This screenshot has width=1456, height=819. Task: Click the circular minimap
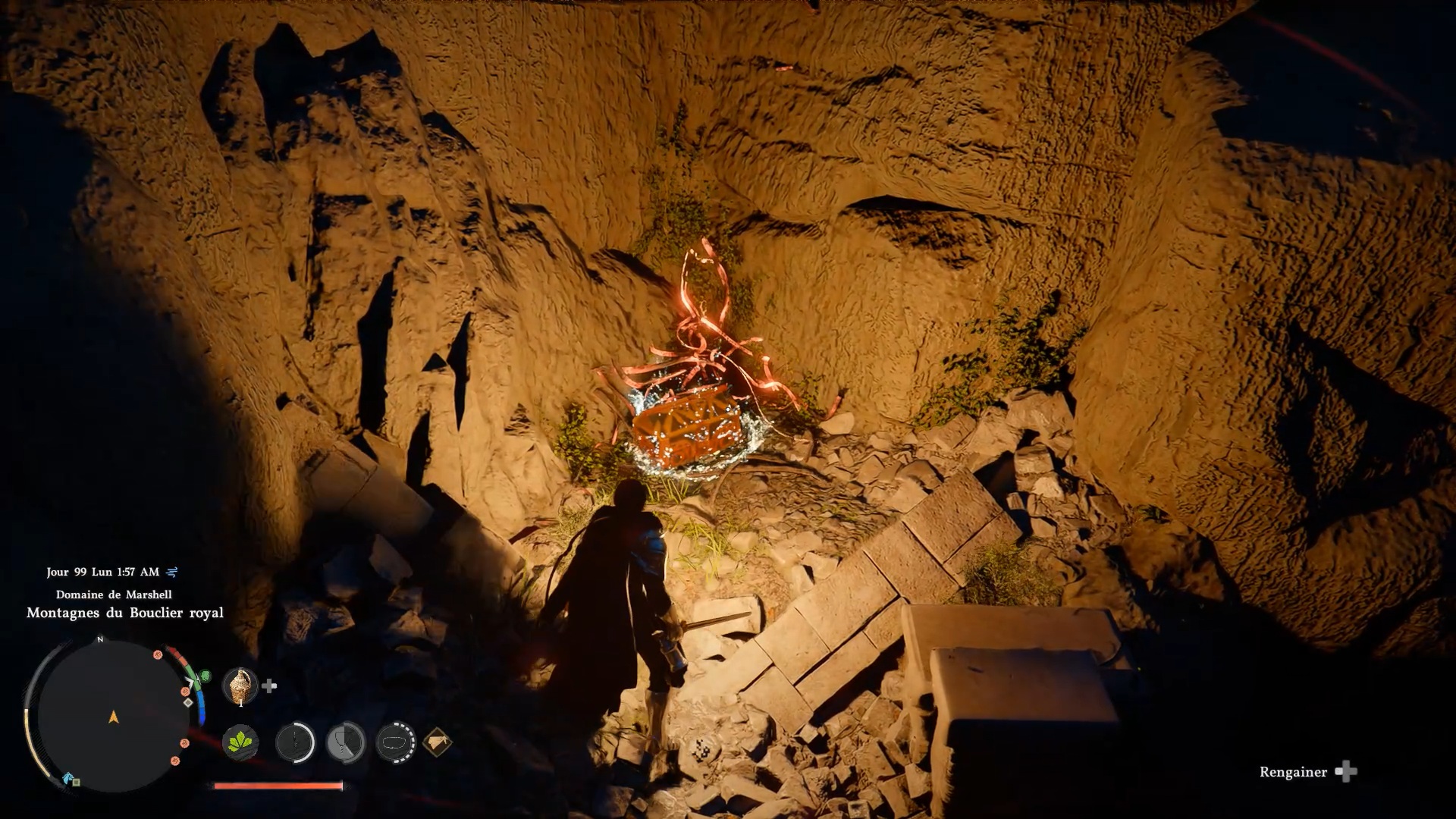[x=113, y=716]
